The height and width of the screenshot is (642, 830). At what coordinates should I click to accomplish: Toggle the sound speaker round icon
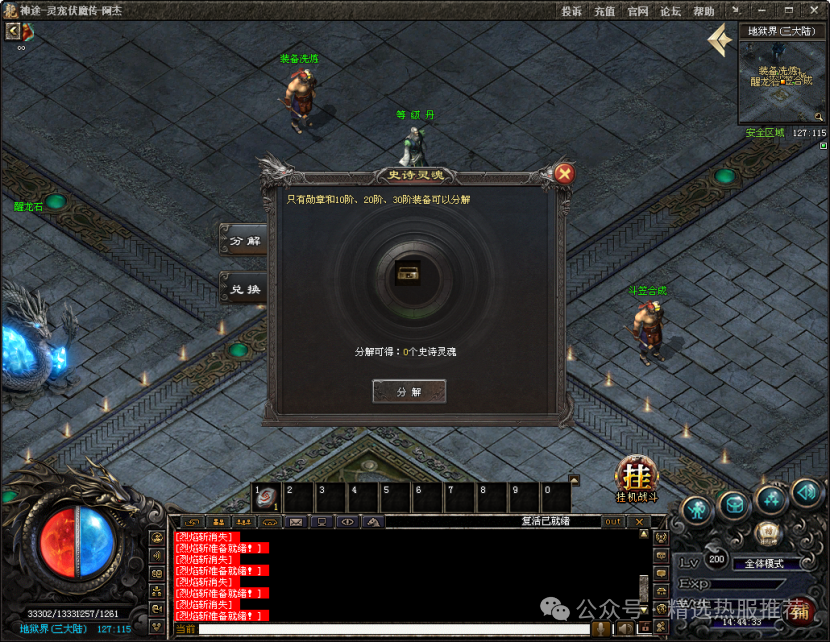coord(806,493)
